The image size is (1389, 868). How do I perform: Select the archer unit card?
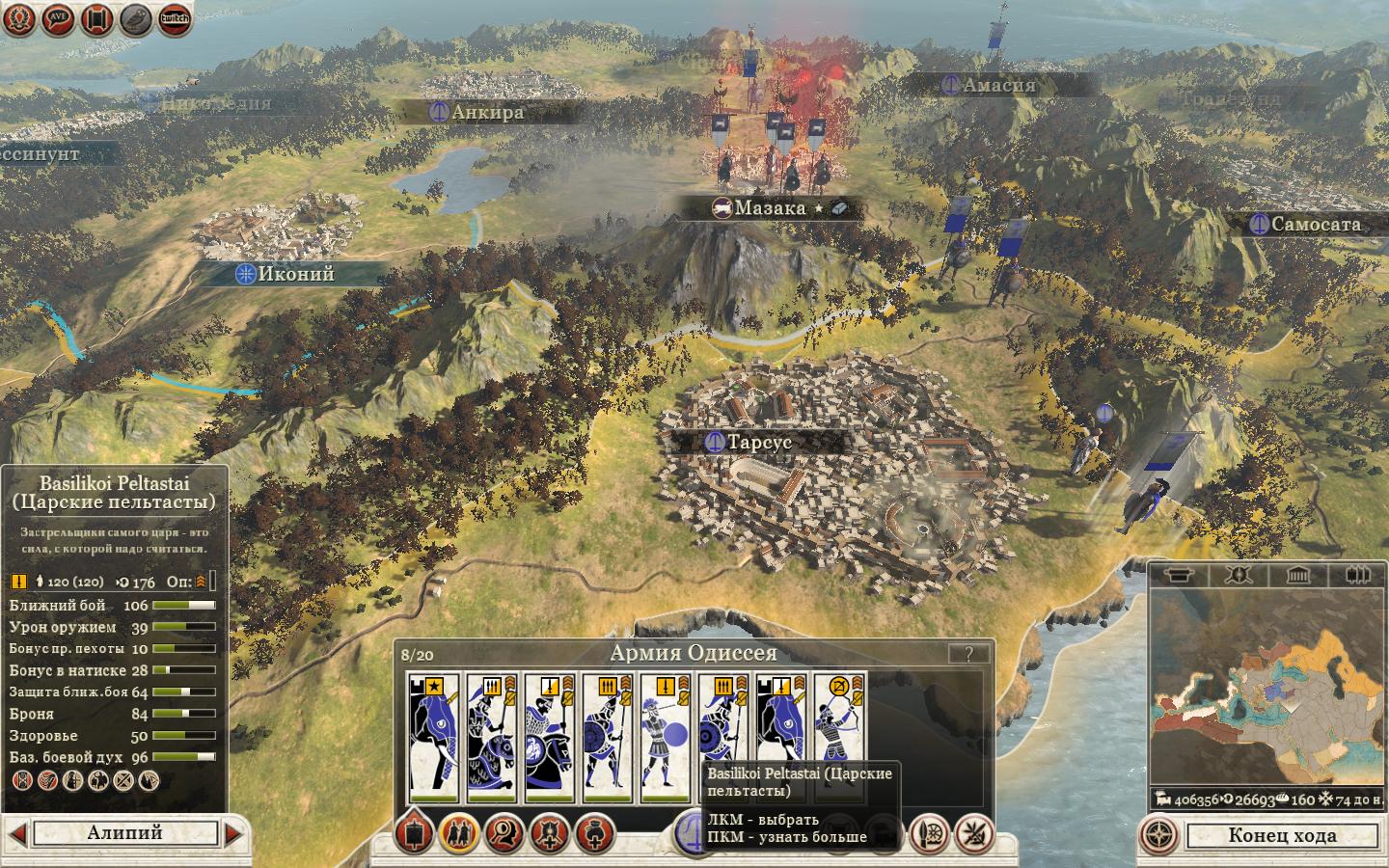tap(839, 738)
